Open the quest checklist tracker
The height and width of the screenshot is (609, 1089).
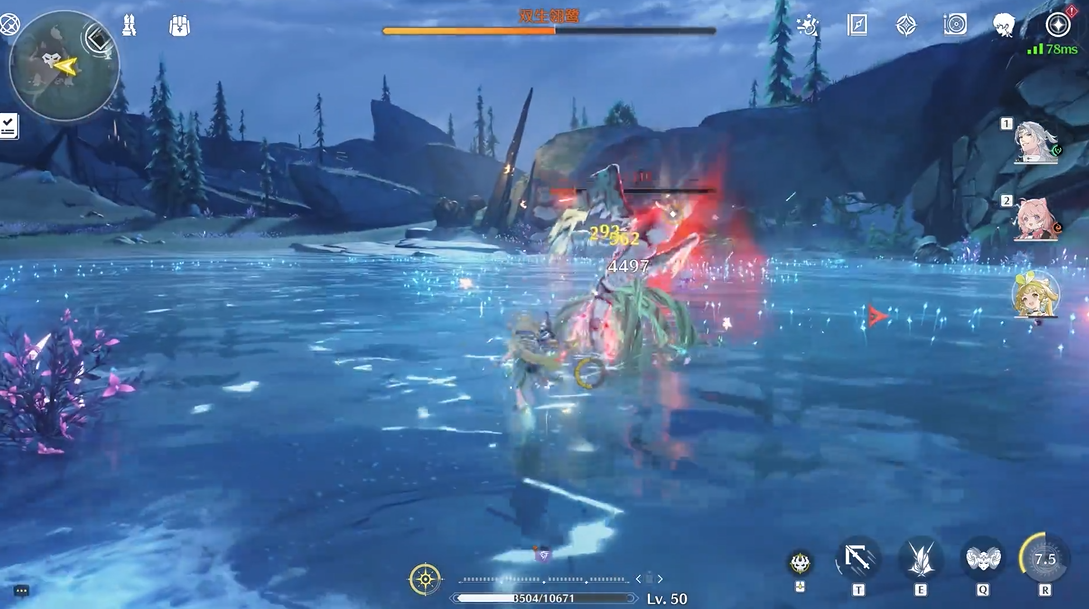pos(9,126)
